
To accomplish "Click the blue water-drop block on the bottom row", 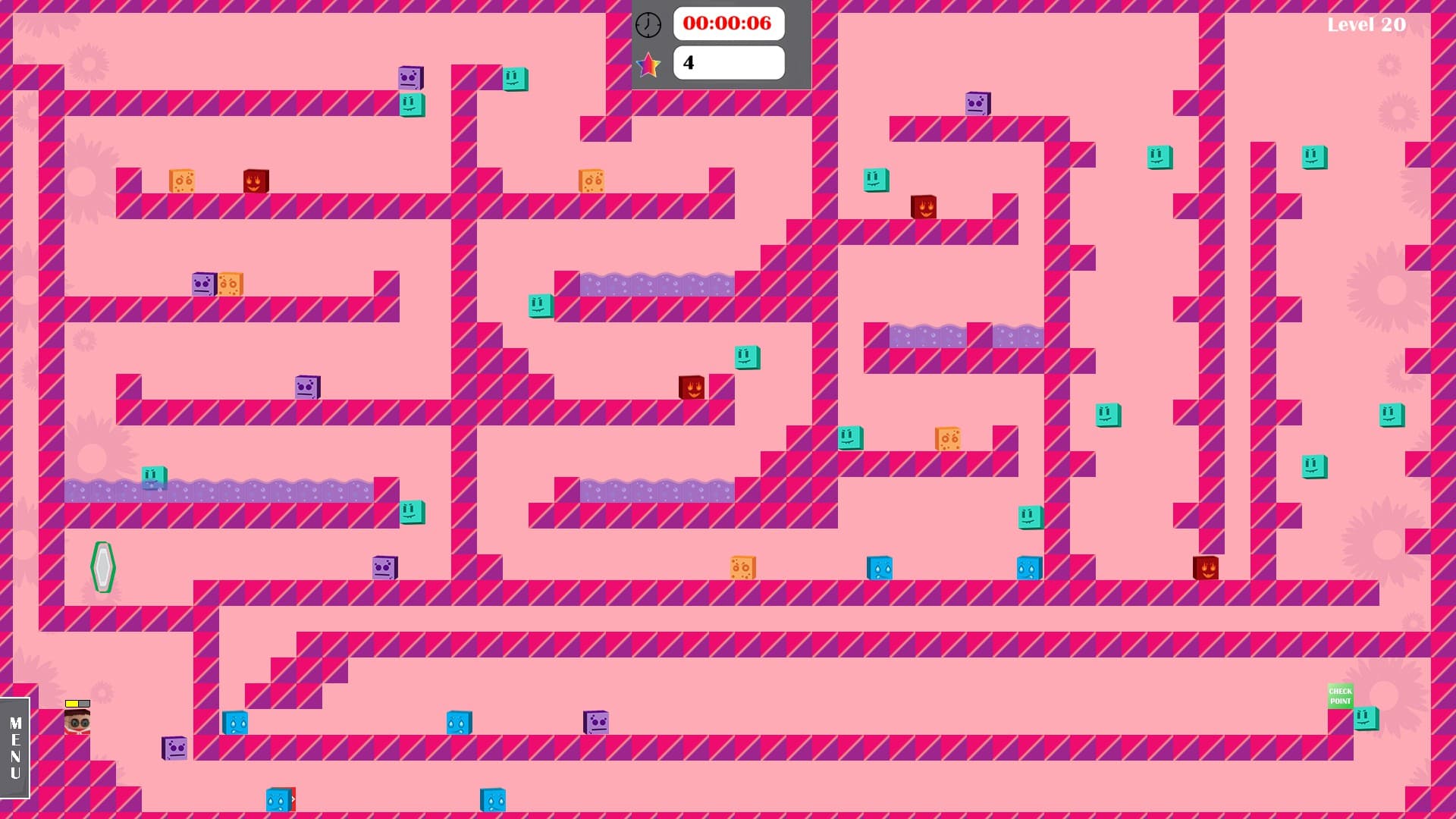I will (x=236, y=723).
